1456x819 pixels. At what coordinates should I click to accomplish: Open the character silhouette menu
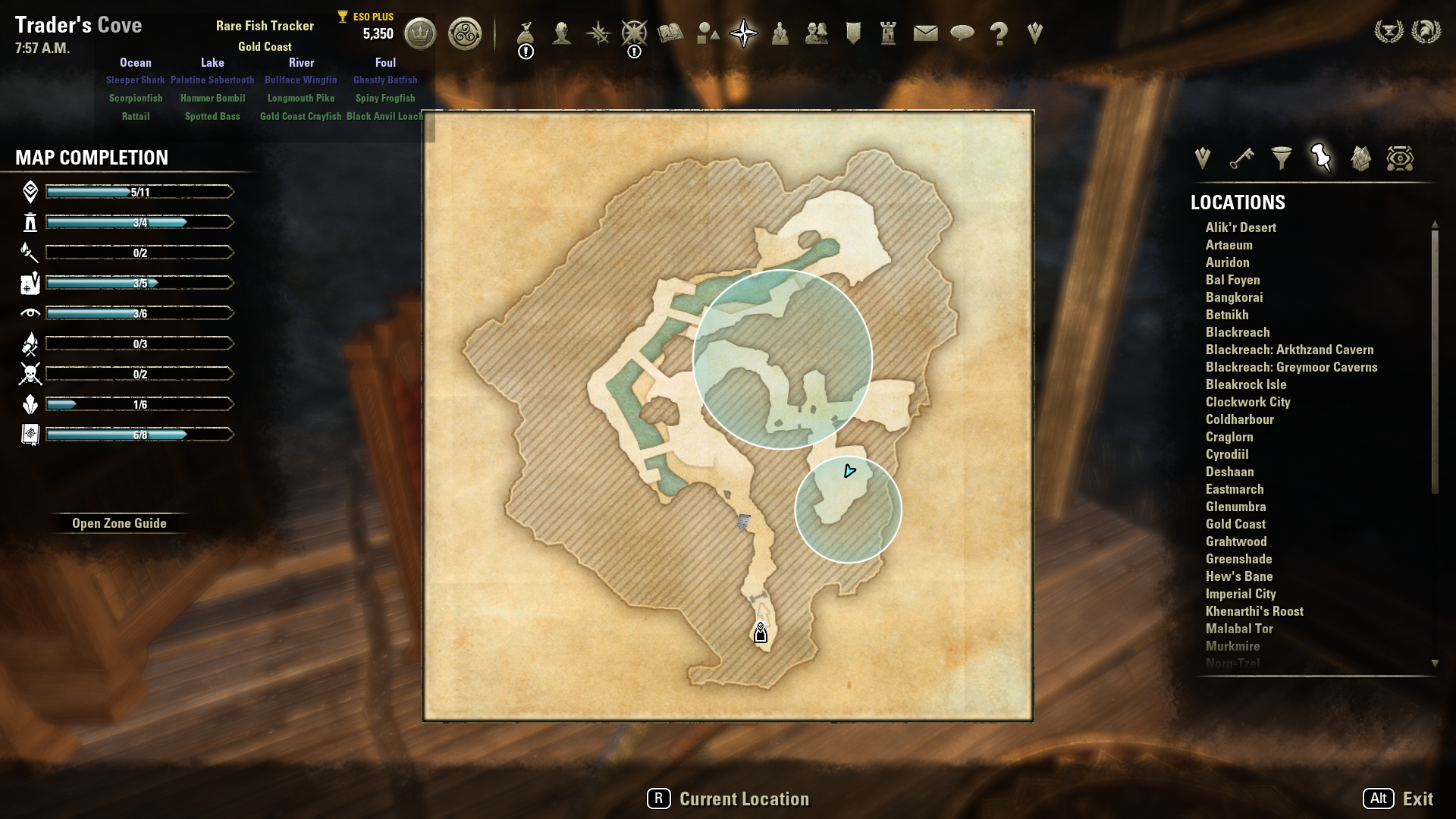coord(562,33)
